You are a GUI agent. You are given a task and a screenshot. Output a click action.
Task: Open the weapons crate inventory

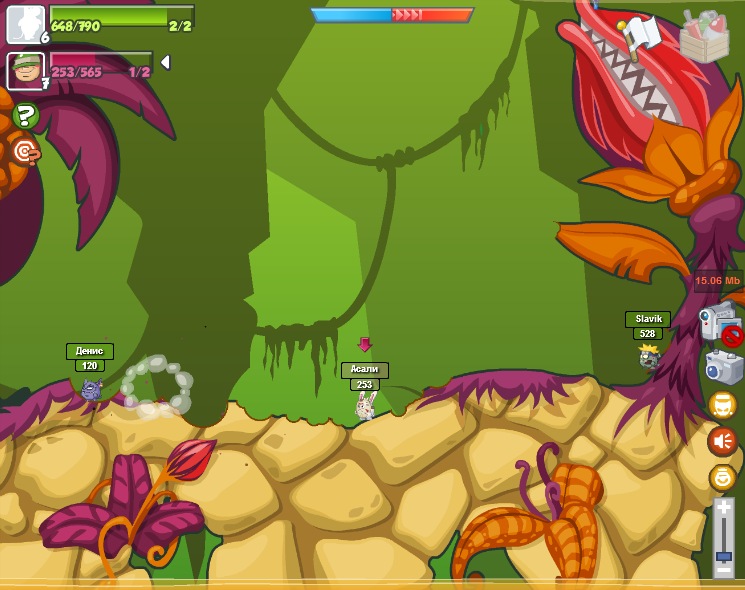[x=704, y=36]
